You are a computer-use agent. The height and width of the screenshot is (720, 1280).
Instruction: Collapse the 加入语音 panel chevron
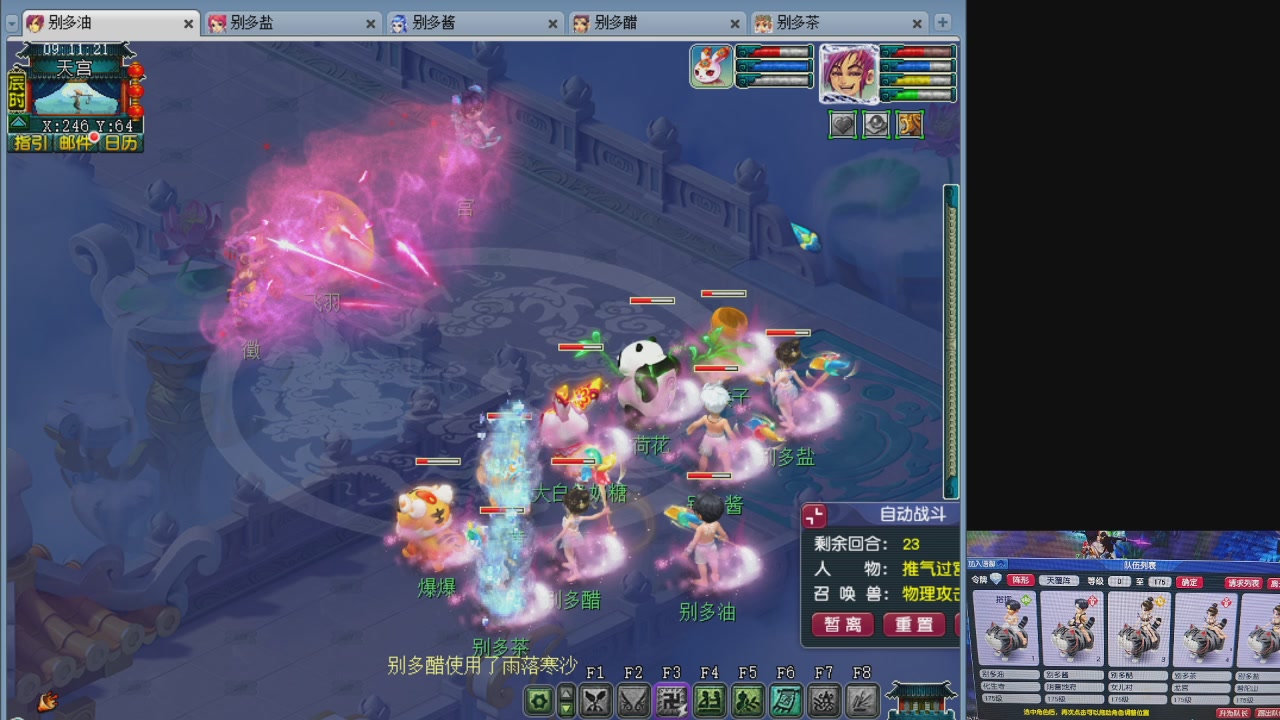(x=1001, y=563)
